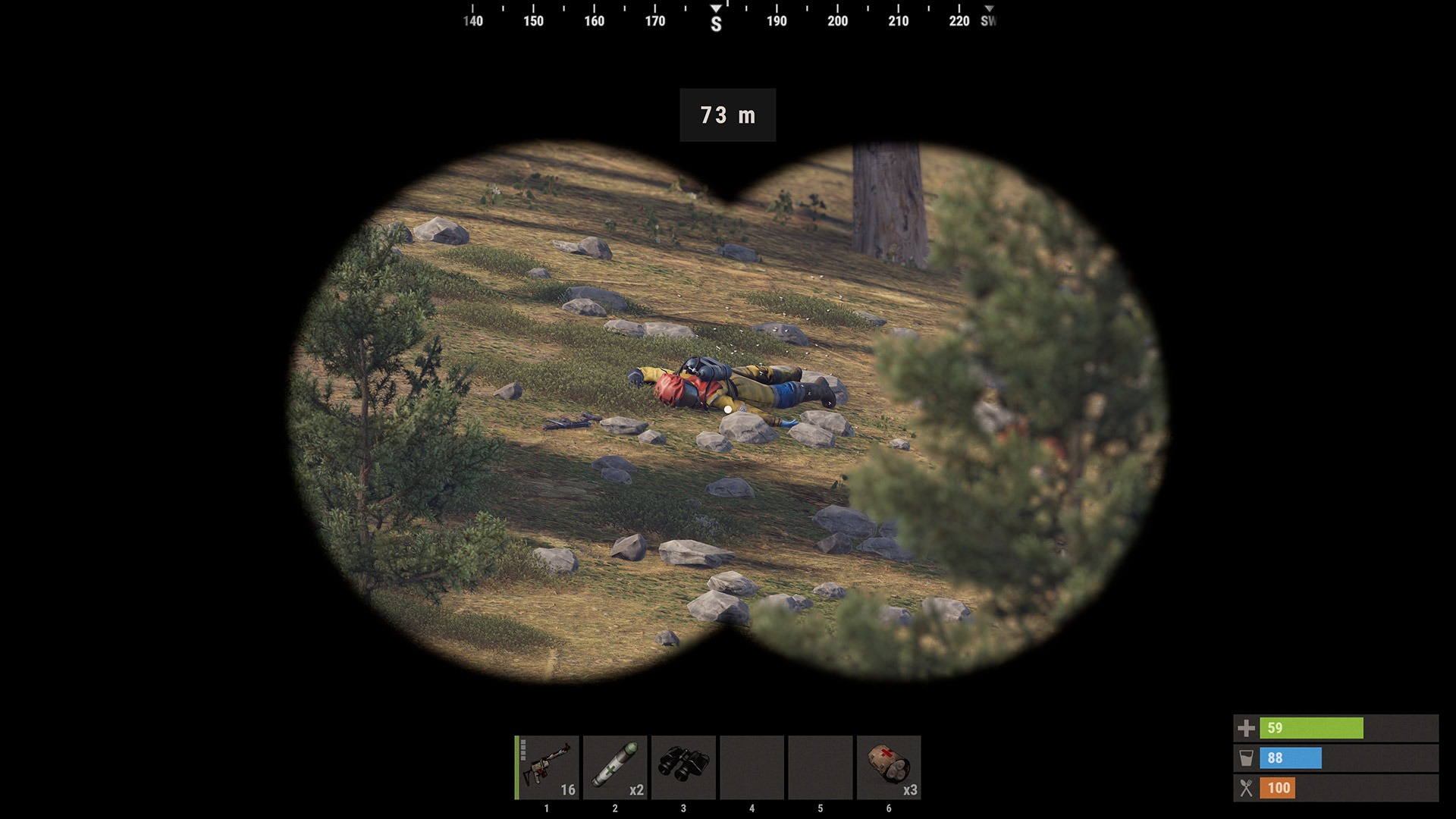Select the rifle in hotbar slot 1
The width and height of the screenshot is (1456, 819).
pos(547,767)
